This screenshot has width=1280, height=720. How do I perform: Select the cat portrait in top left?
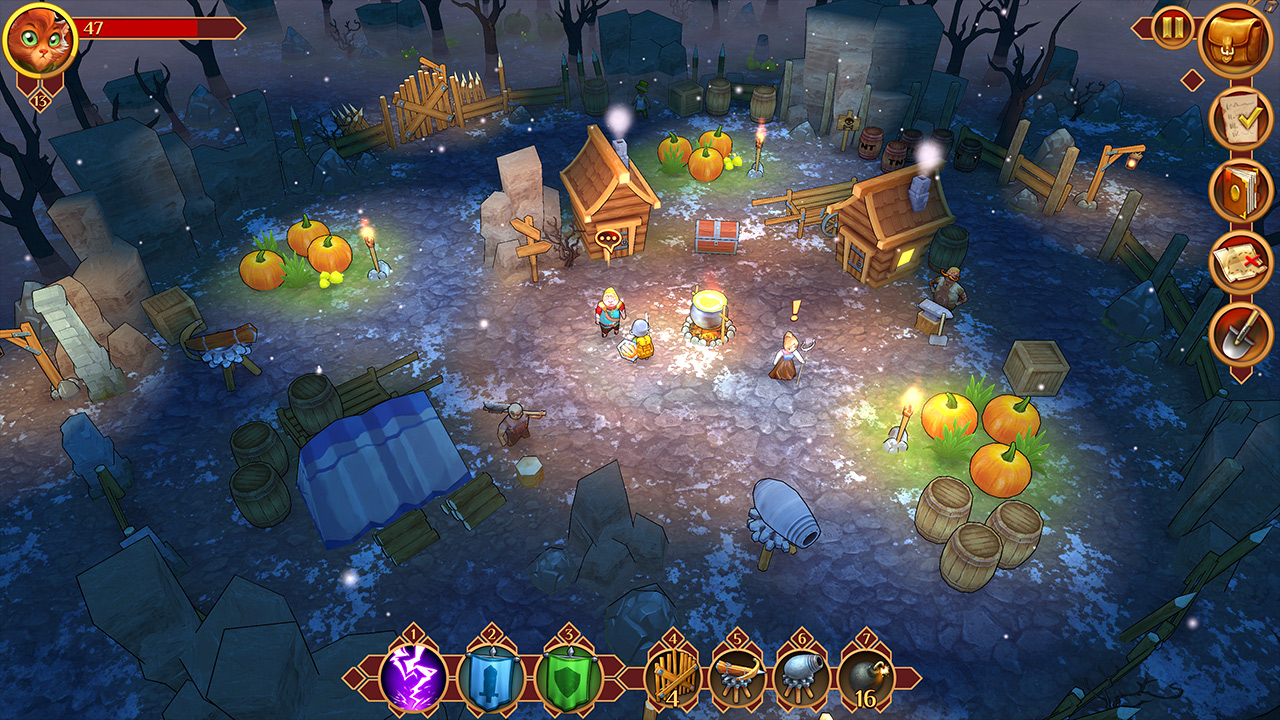coord(38,38)
